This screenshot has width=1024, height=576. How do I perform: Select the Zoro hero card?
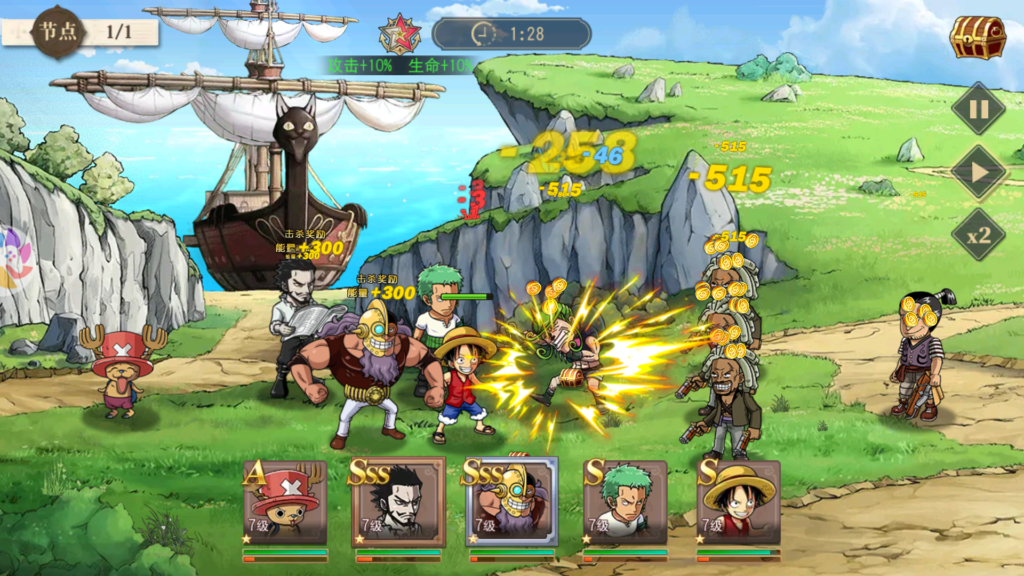pyautogui.click(x=626, y=505)
